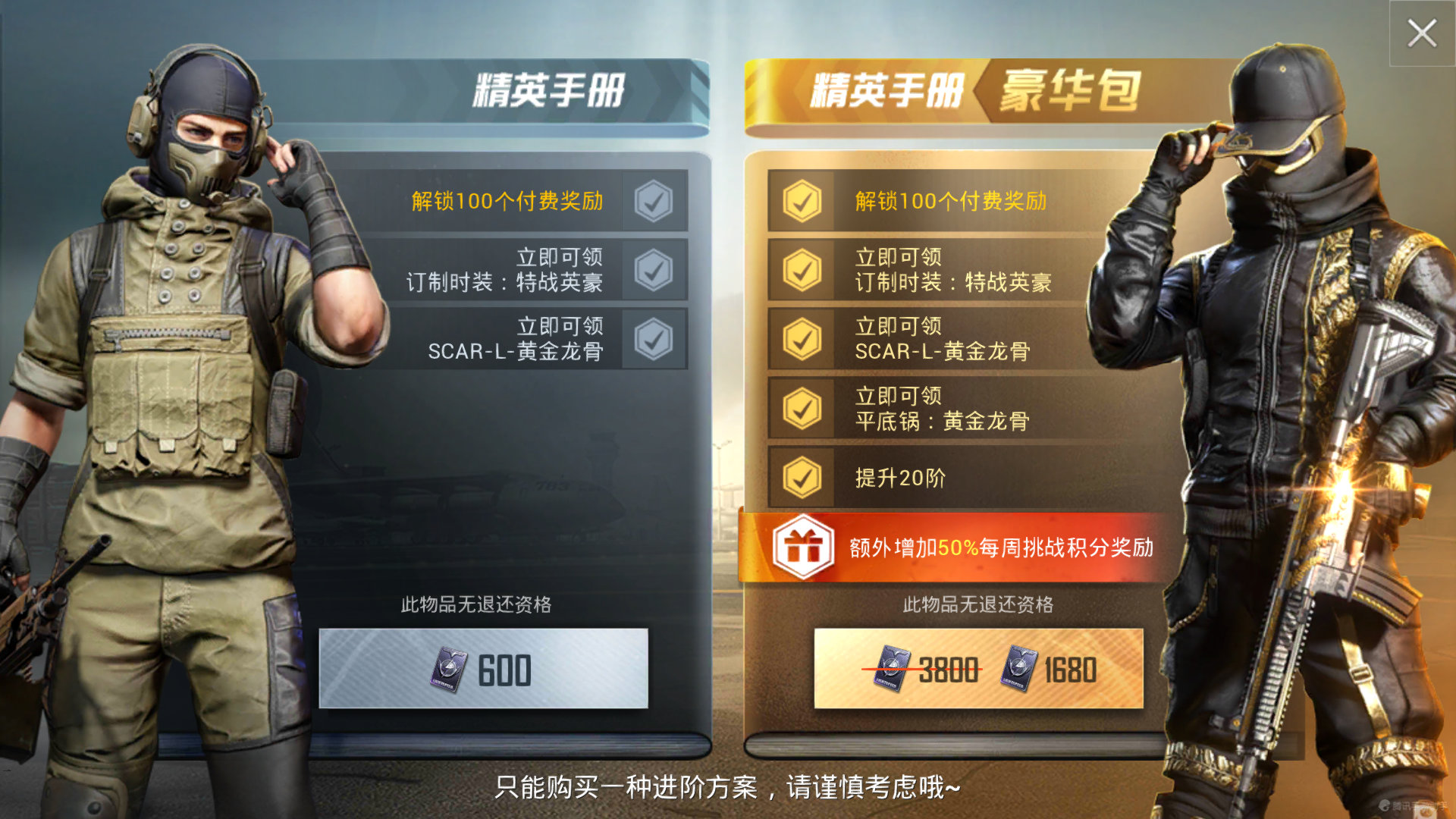Close the Elite Pass purchase dialog

pos(1423,33)
